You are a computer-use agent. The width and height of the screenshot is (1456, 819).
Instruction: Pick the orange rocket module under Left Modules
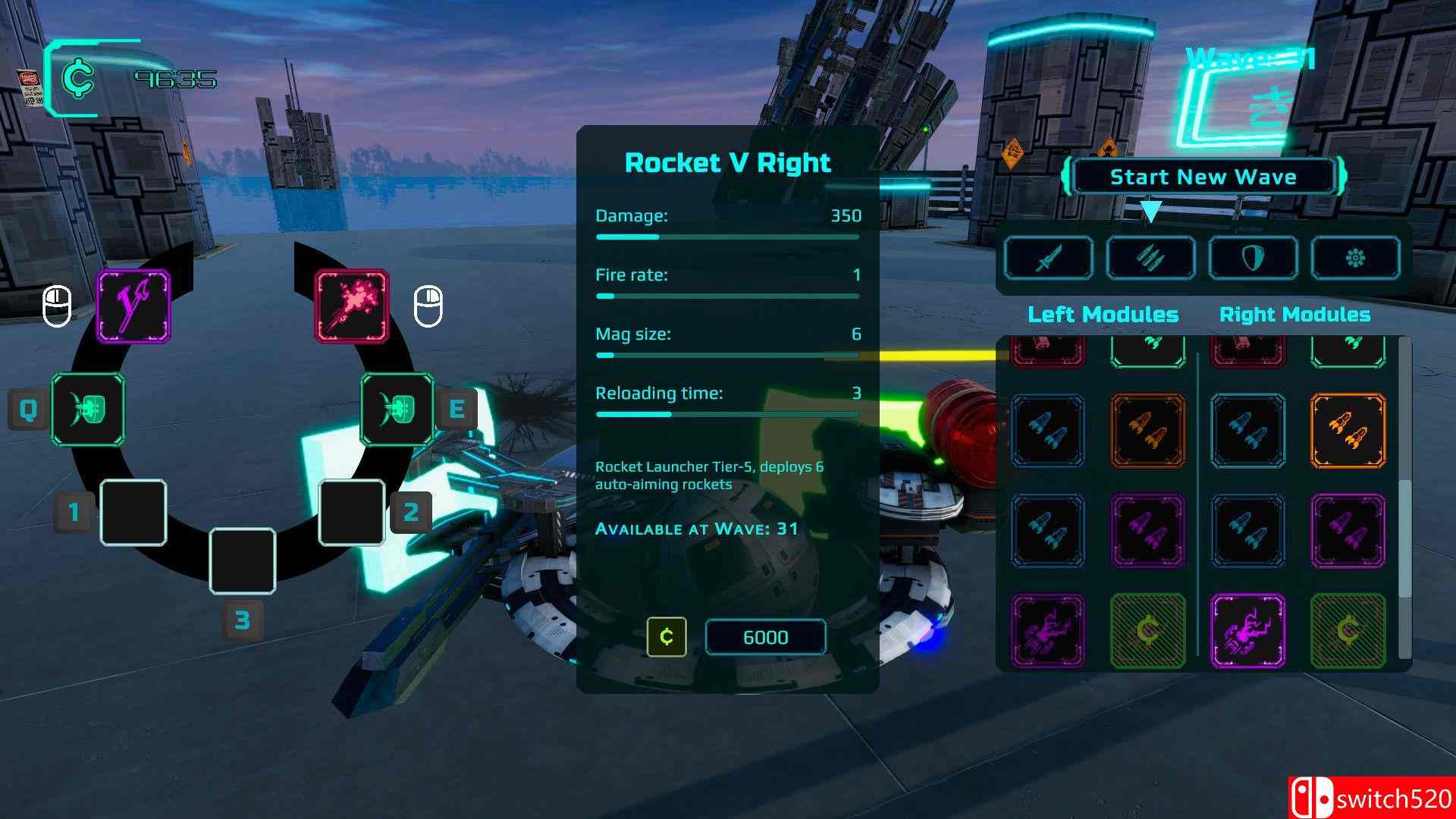[1148, 430]
